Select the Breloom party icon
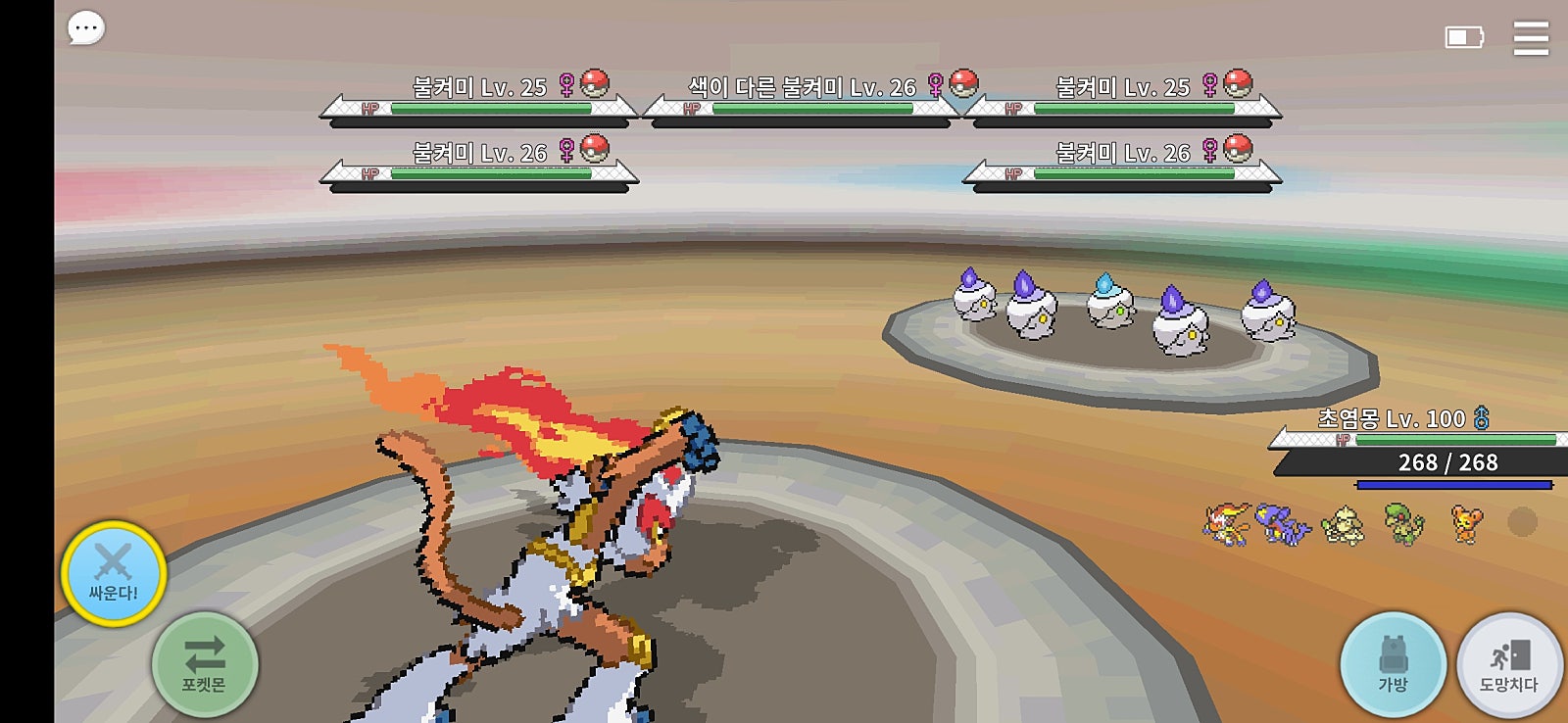Screen dimensions: 1568x723 (x=1403, y=523)
